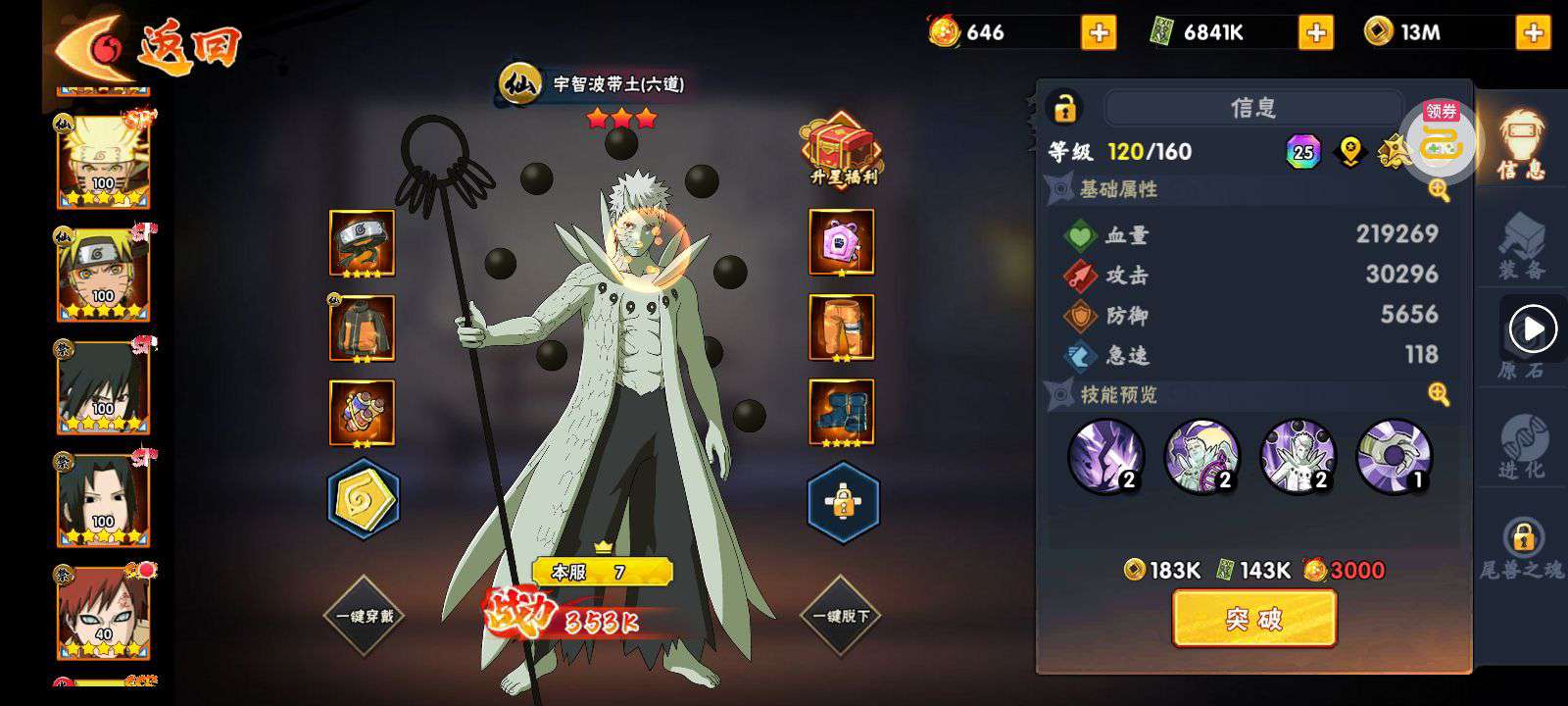Tap the 领券 coupon floating icon
1568x706 pixels.
tap(1441, 142)
